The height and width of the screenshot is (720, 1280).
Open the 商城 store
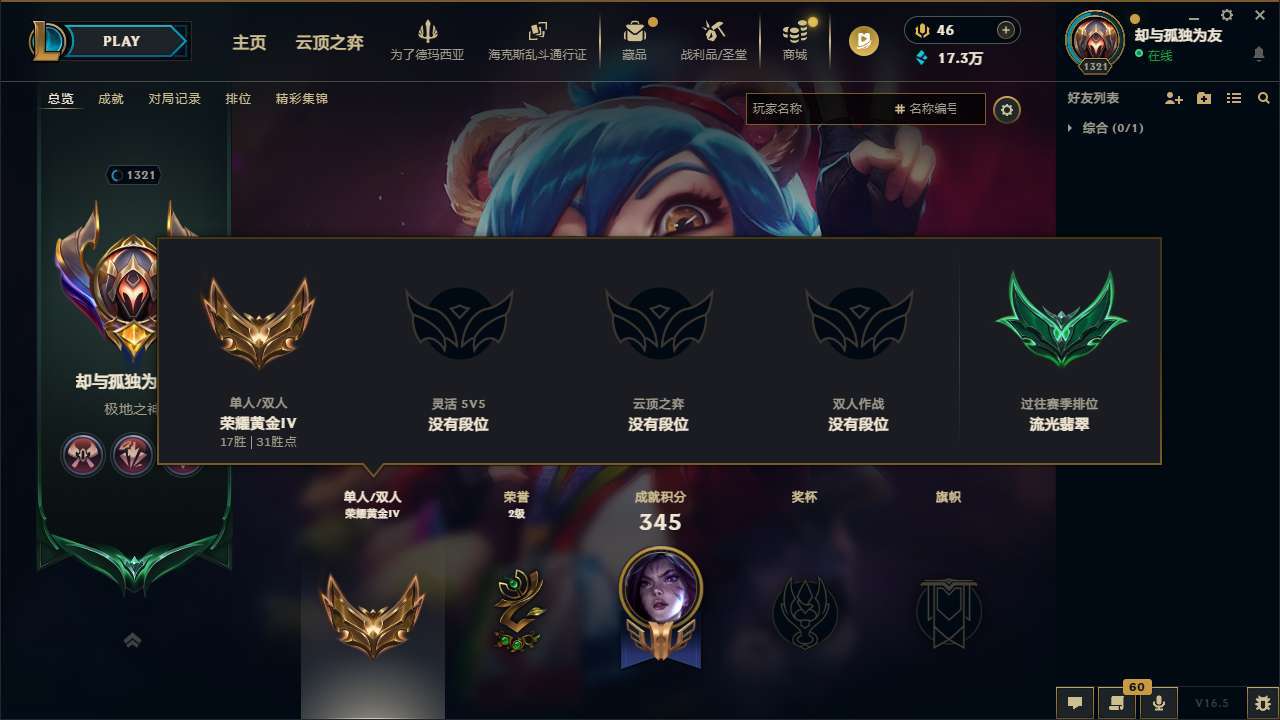point(795,38)
